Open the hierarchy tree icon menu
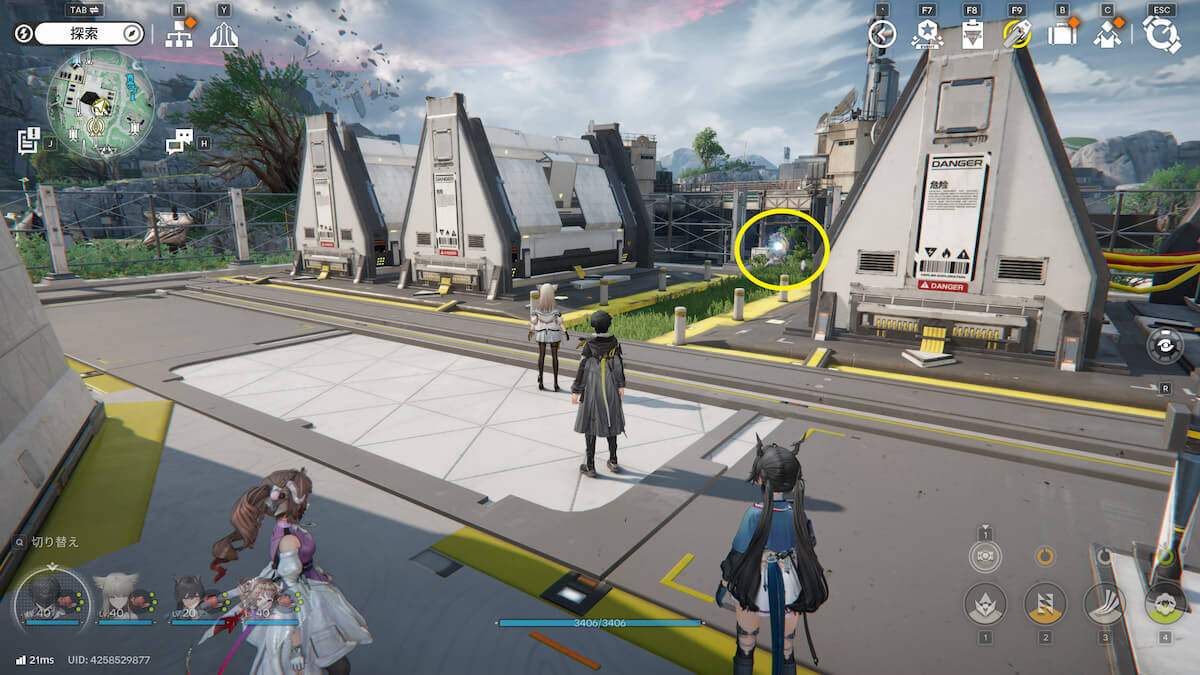 (x=179, y=35)
